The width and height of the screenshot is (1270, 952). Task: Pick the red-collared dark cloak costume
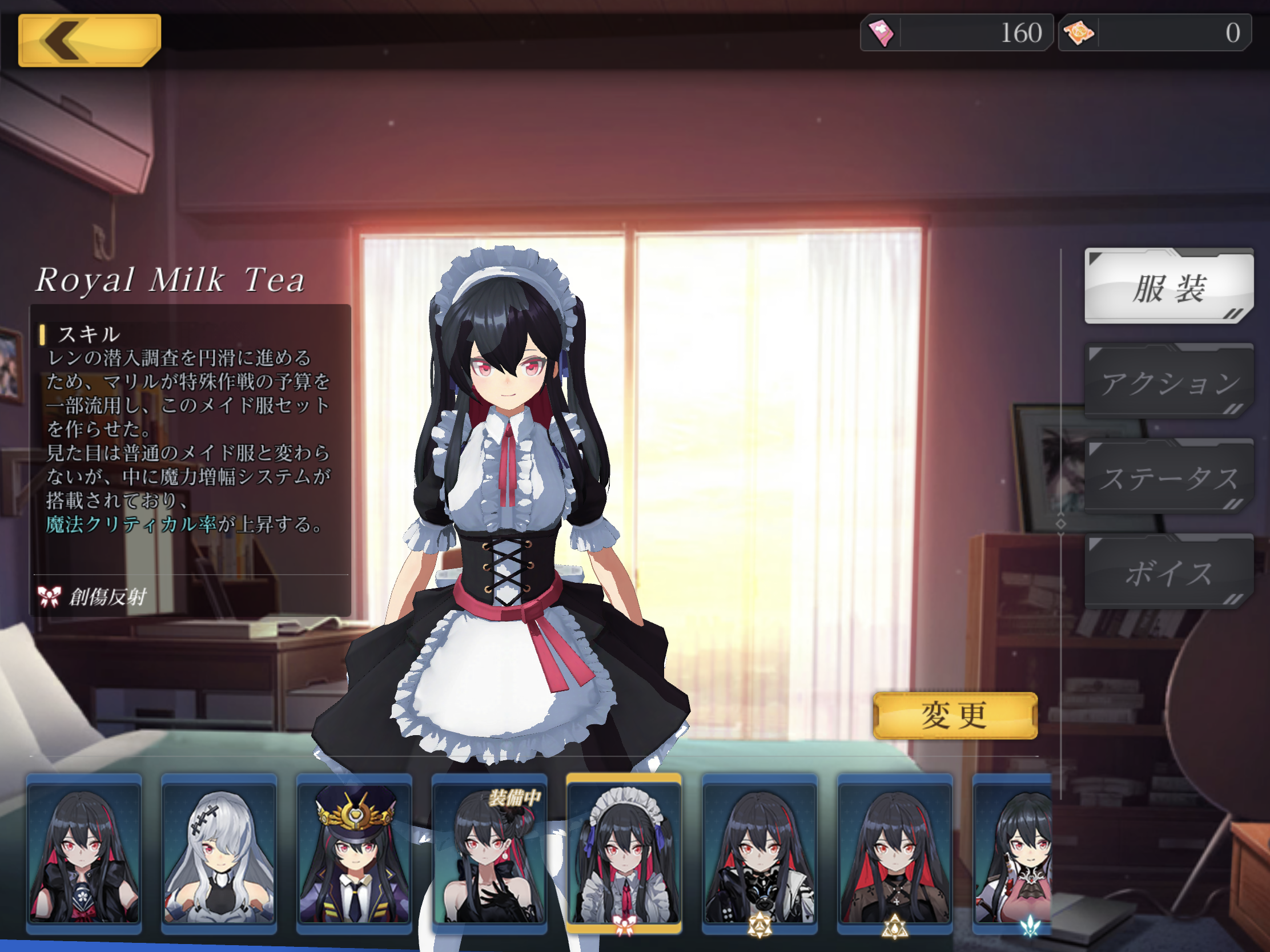894,853
